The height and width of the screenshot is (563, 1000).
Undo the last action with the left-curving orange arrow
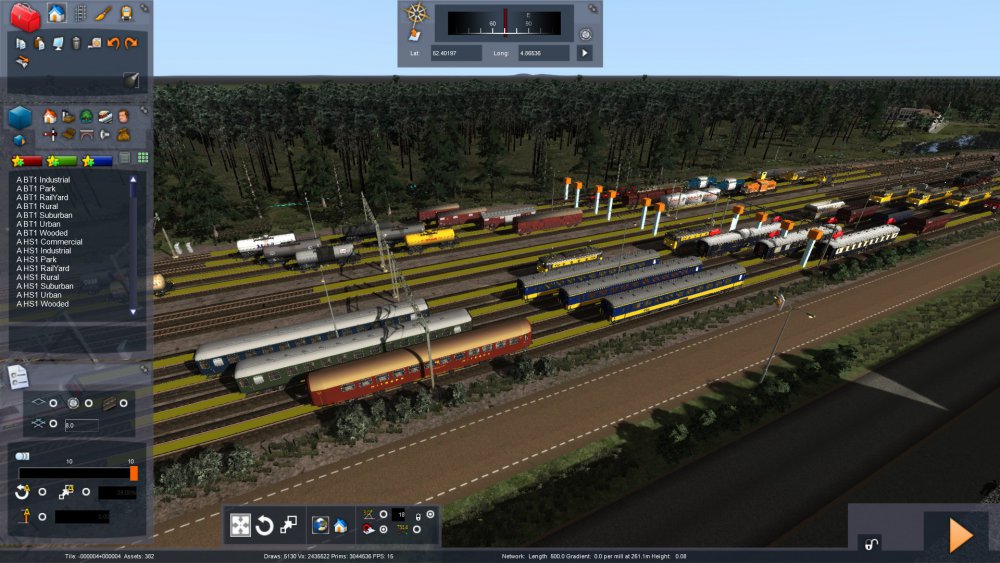(113, 43)
